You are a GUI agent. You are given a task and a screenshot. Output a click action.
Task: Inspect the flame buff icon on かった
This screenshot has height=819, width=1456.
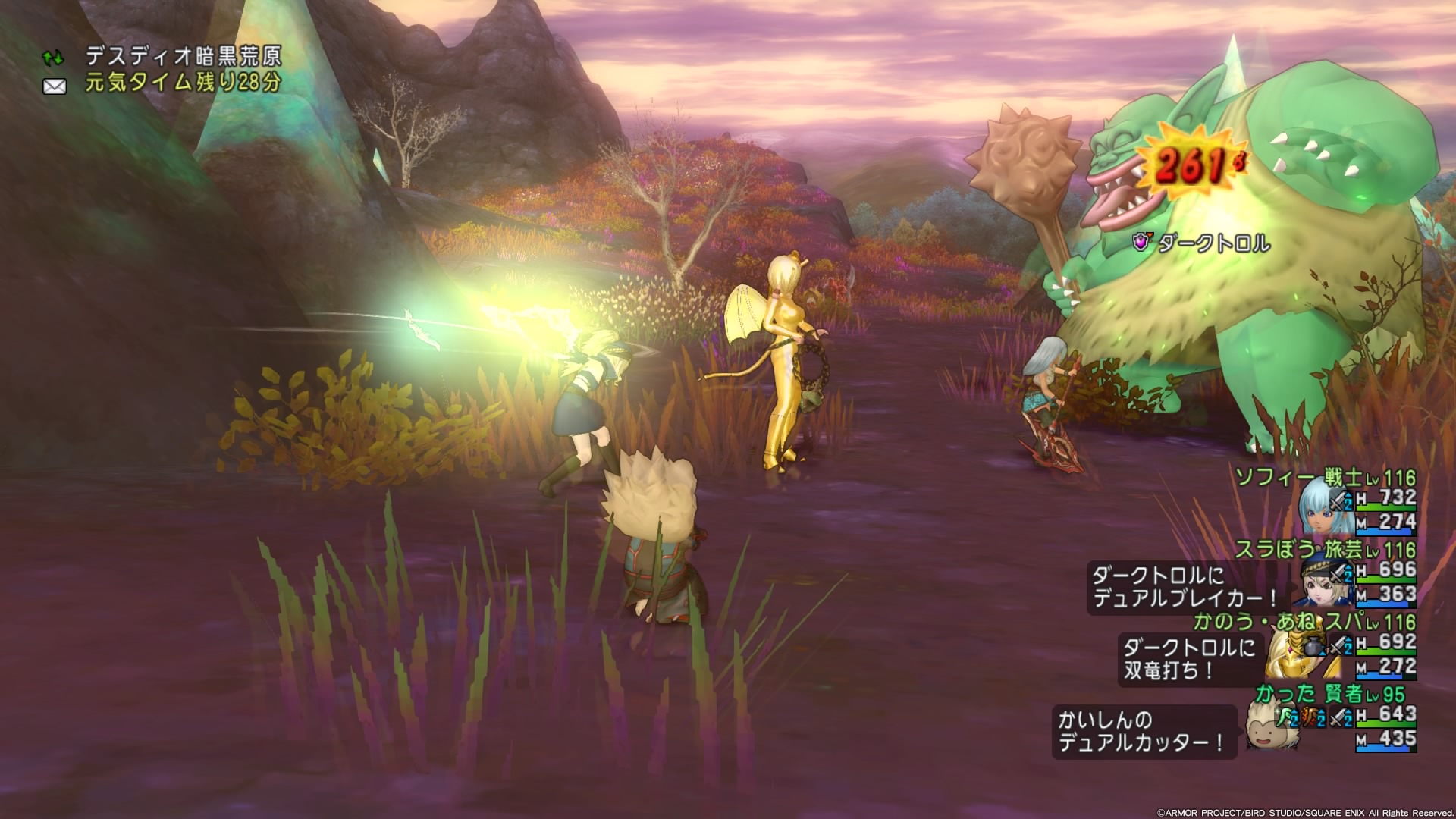[1310, 717]
